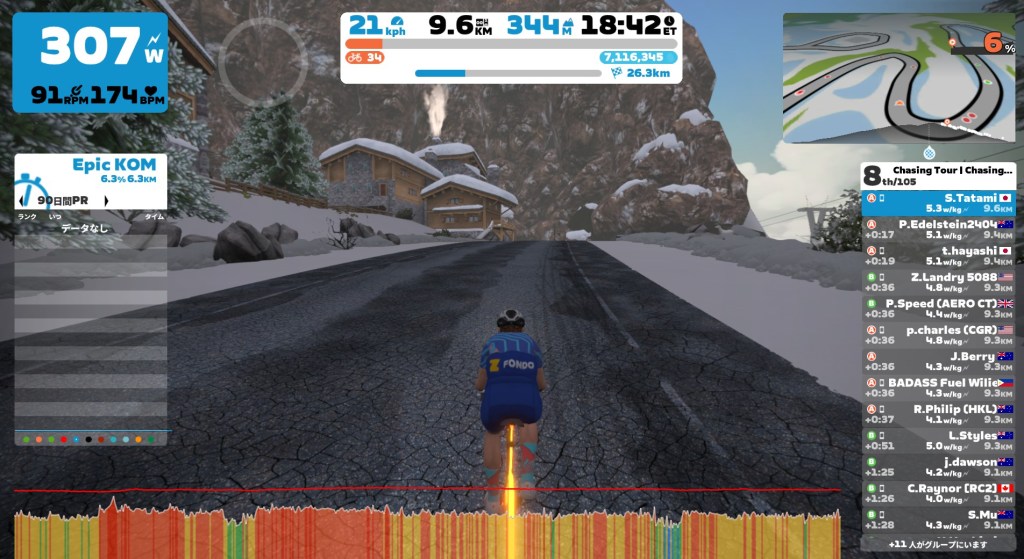This screenshot has height=559, width=1024.
Task: Select the BADASS Fuel Willie rider row
Action: (938, 388)
